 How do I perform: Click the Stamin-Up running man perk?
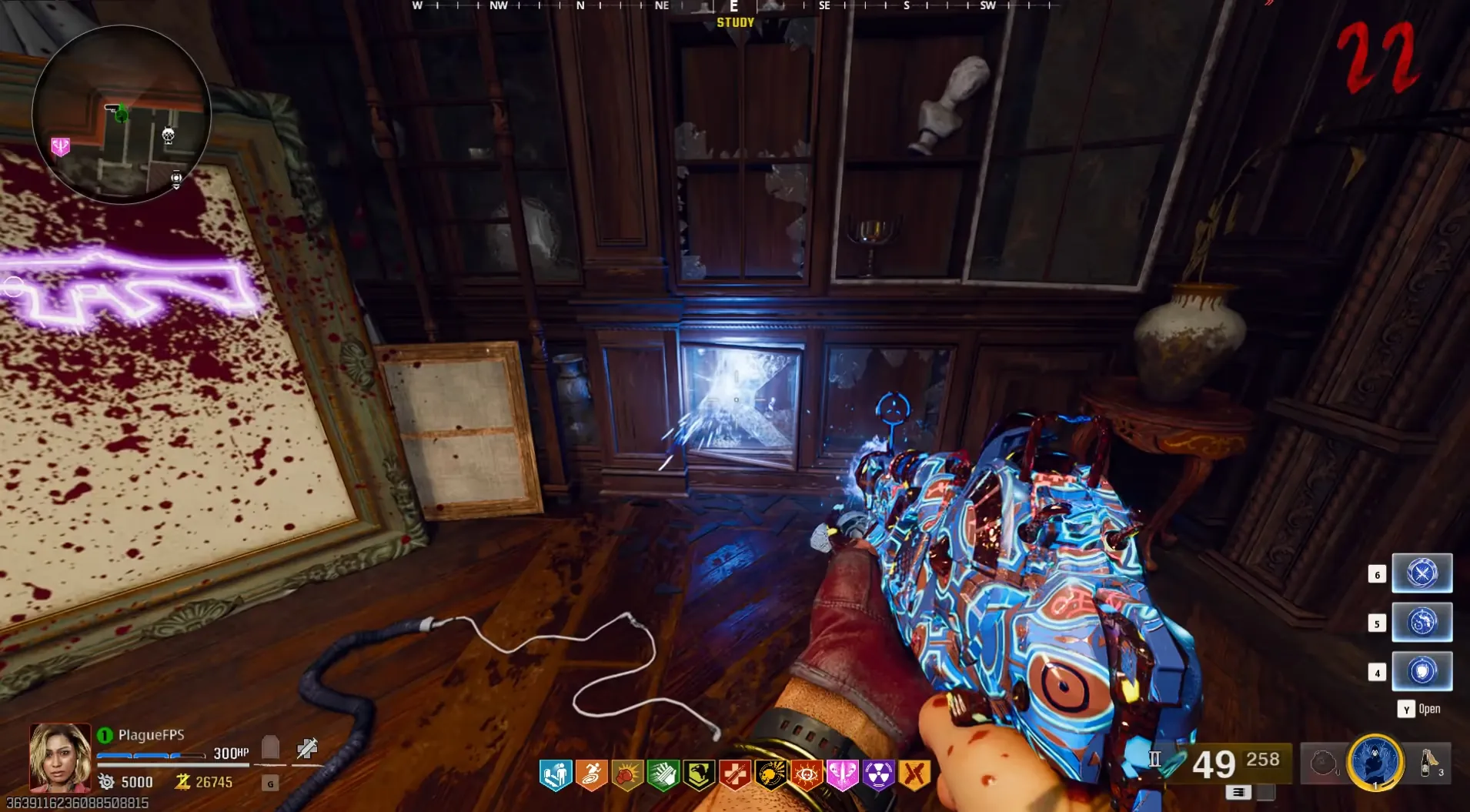coord(591,775)
